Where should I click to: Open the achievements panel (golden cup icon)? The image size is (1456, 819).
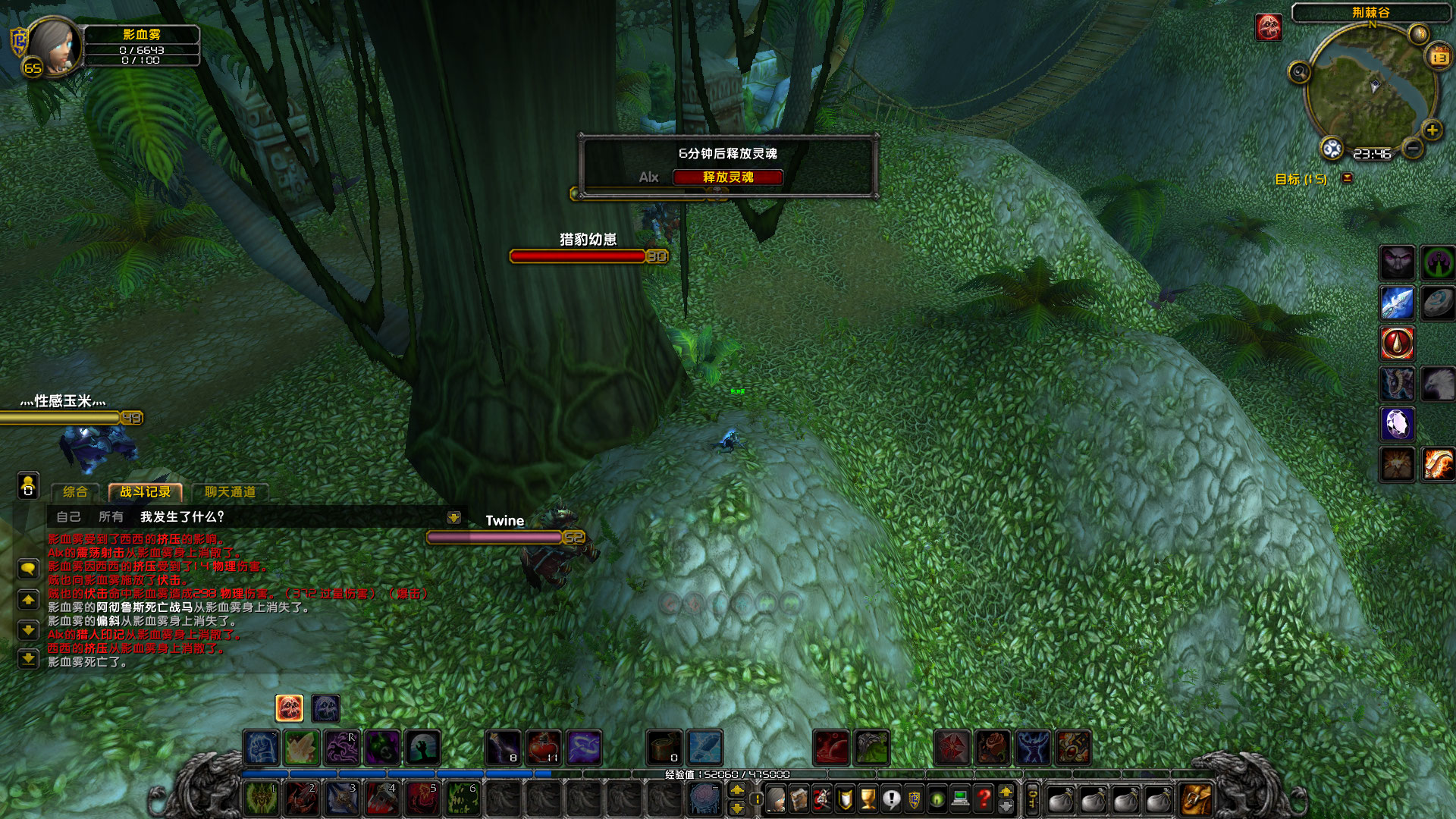coord(867,799)
